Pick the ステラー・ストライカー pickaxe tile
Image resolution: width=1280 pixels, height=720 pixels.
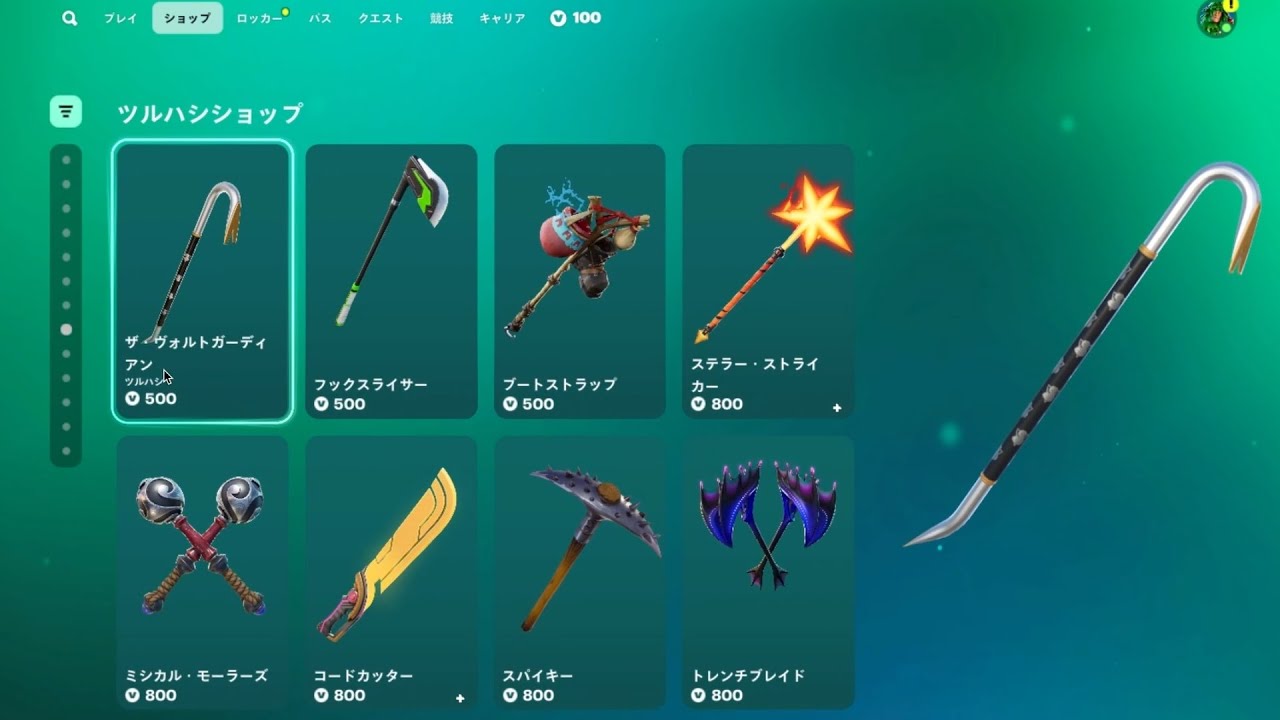tap(768, 280)
